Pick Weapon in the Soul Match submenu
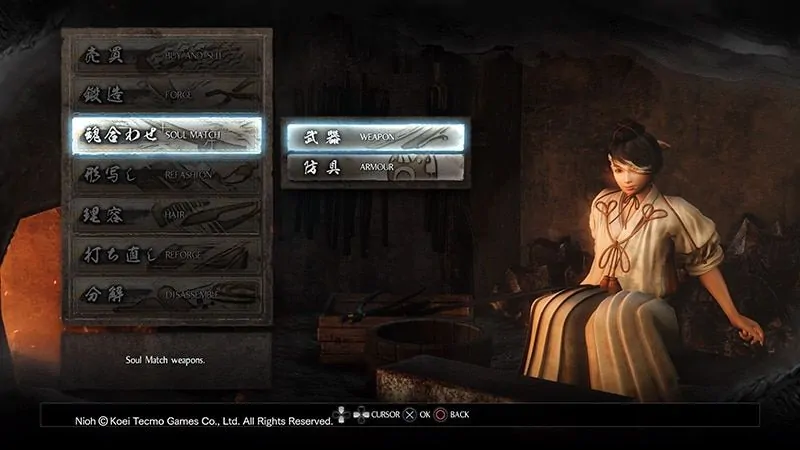Viewport: 800px width, 450px height. coord(376,135)
